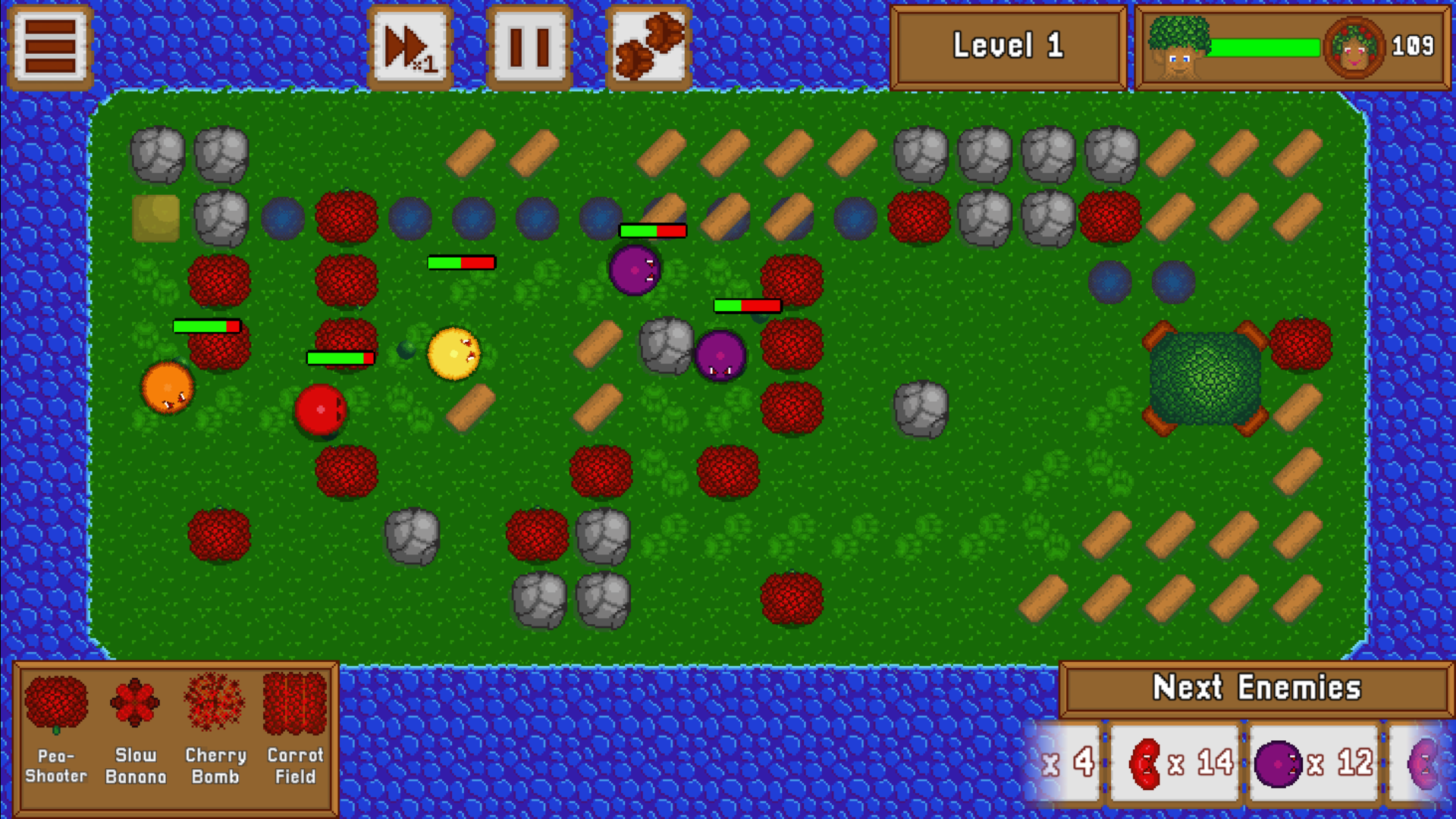Toggle the fast-forward speed button

(410, 47)
